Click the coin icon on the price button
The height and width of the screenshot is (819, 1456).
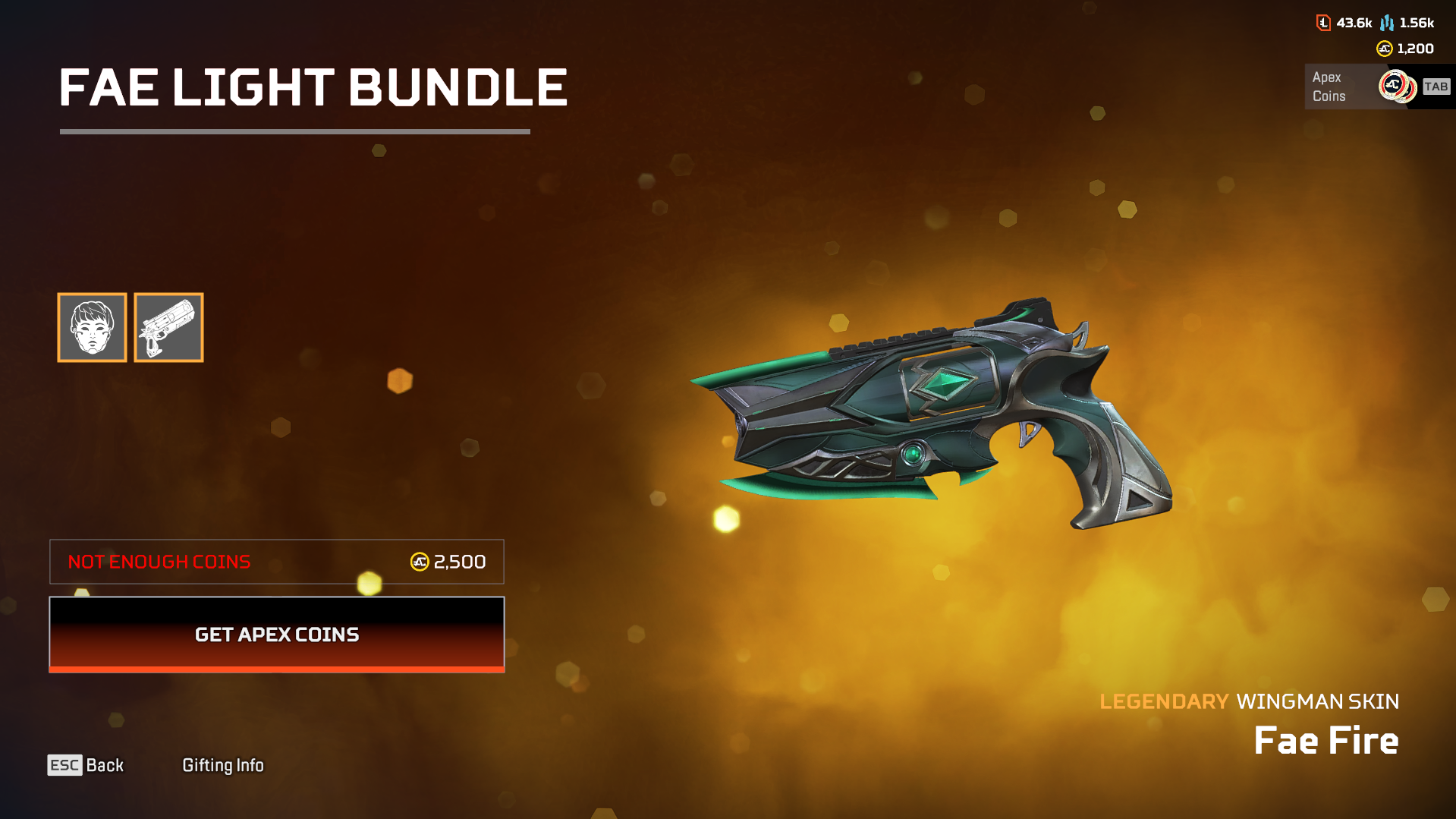[x=419, y=562]
